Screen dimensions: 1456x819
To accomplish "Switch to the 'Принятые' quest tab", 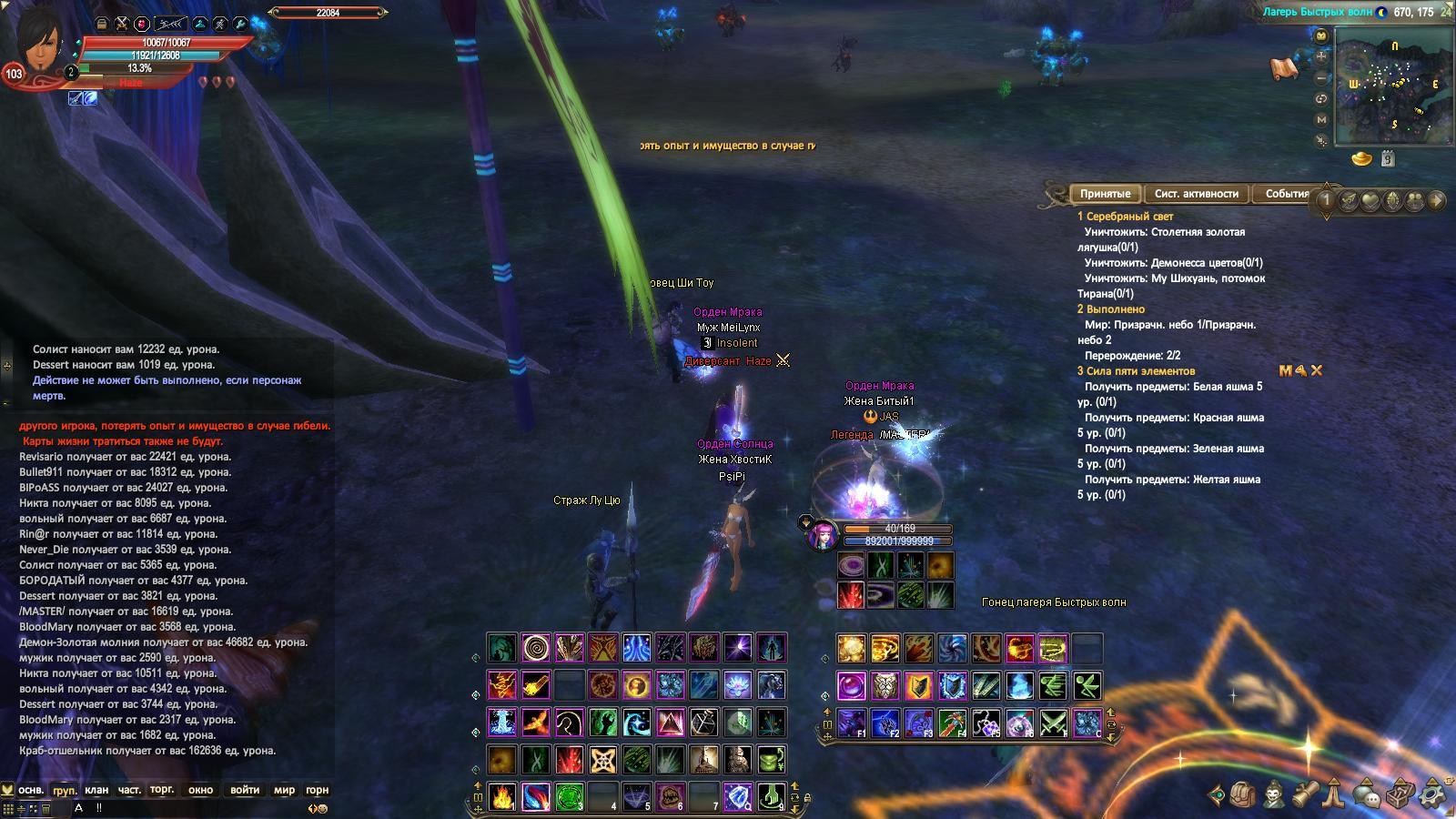I will click(1105, 194).
